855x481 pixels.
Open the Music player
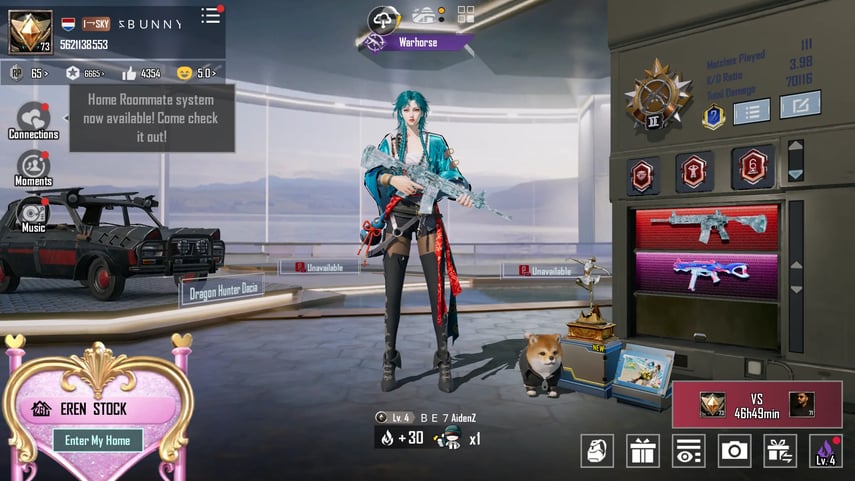[33, 214]
